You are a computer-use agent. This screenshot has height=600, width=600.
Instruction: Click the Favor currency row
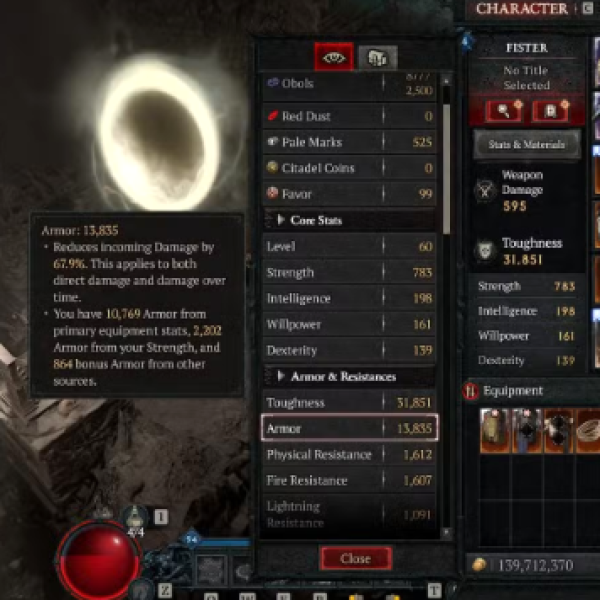coord(349,193)
